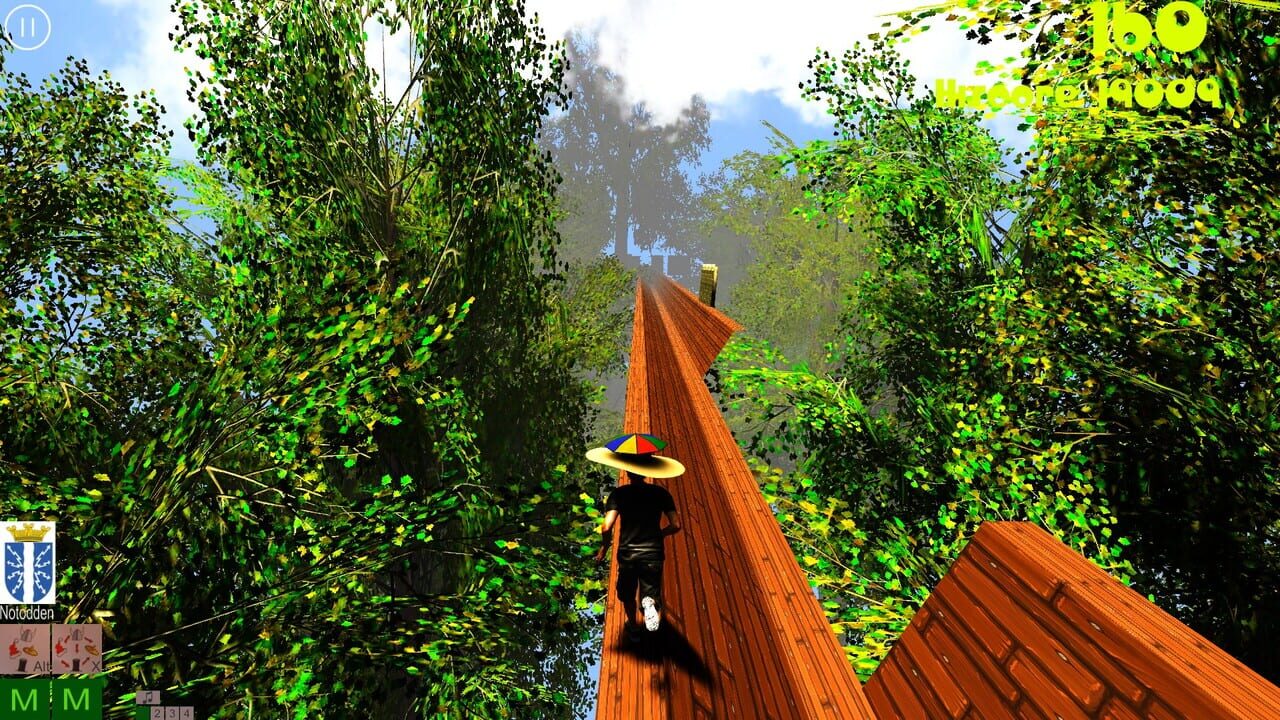Pause the game using the pause icon
1280x720 pixels.
point(27,29)
